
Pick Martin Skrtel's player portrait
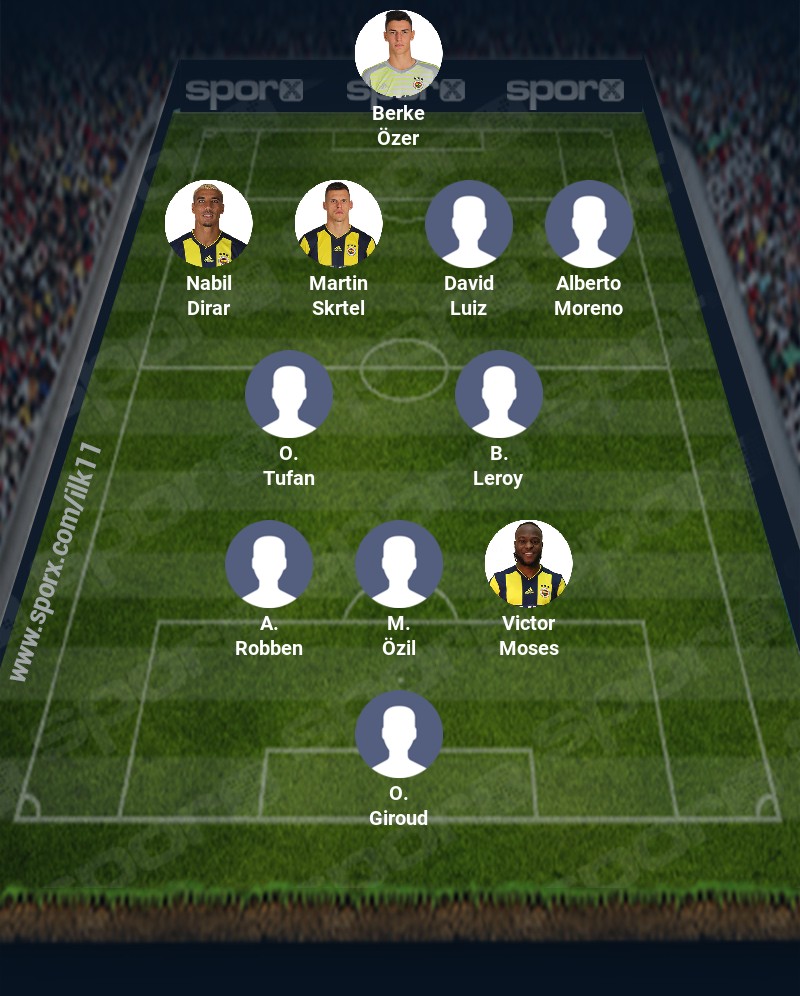(x=338, y=223)
